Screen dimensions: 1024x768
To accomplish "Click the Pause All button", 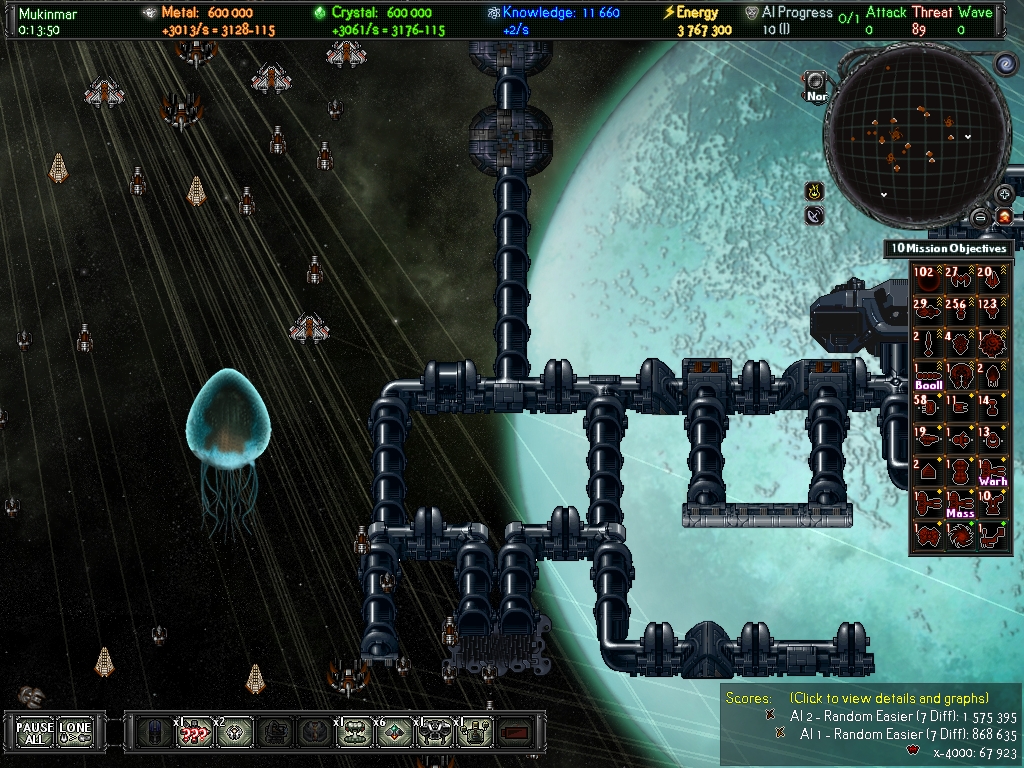I will point(35,733).
